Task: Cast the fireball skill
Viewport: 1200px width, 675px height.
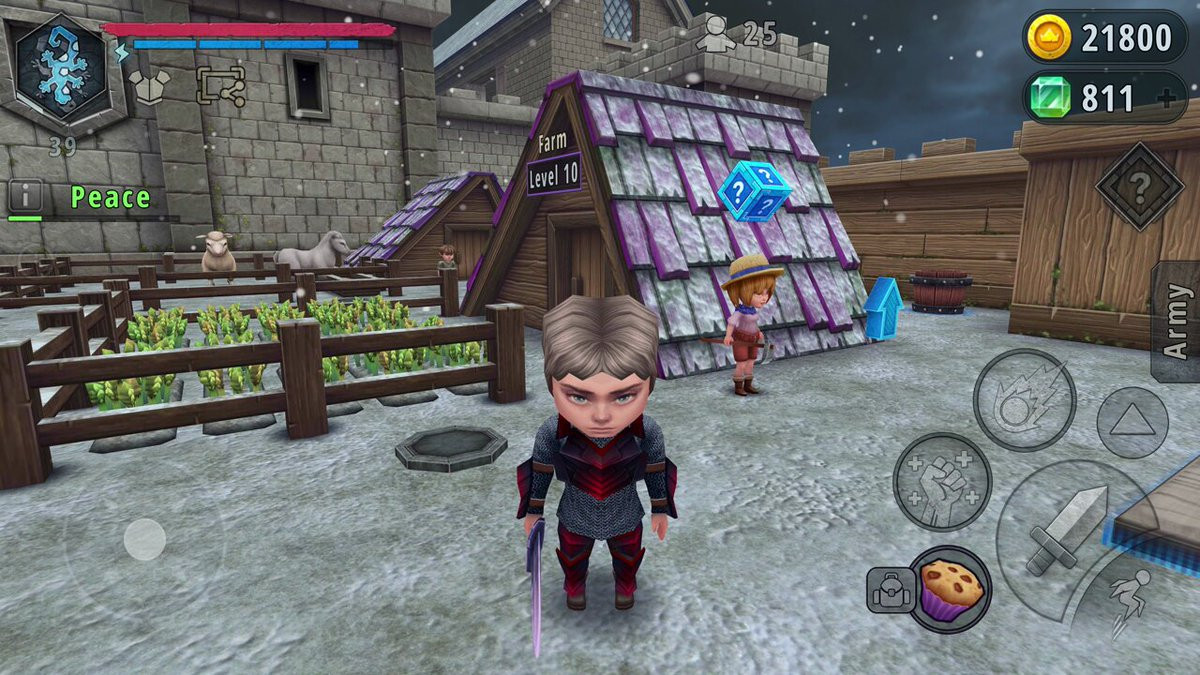Action: point(1024,400)
